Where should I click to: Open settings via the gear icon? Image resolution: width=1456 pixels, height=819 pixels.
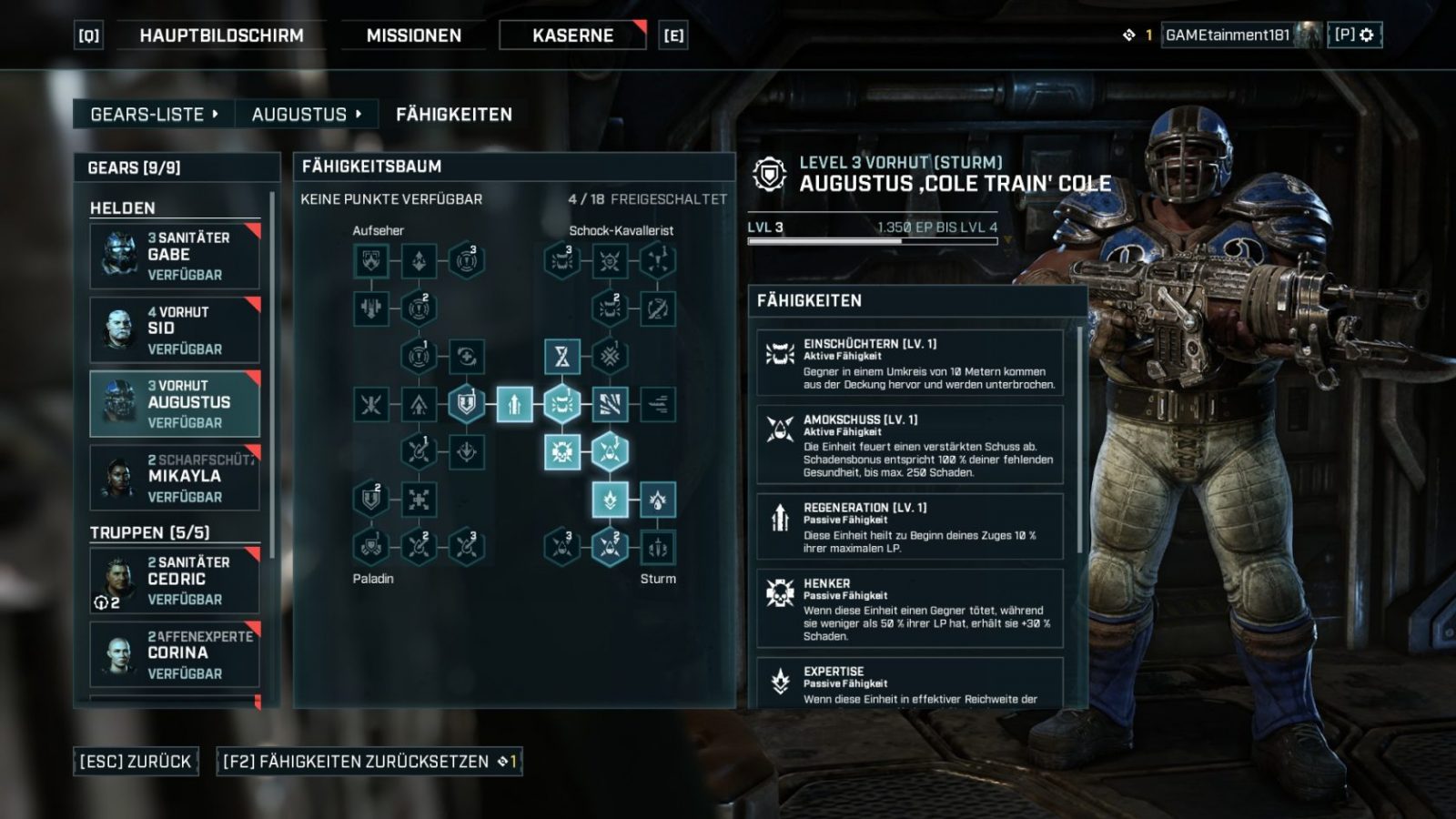1366,35
